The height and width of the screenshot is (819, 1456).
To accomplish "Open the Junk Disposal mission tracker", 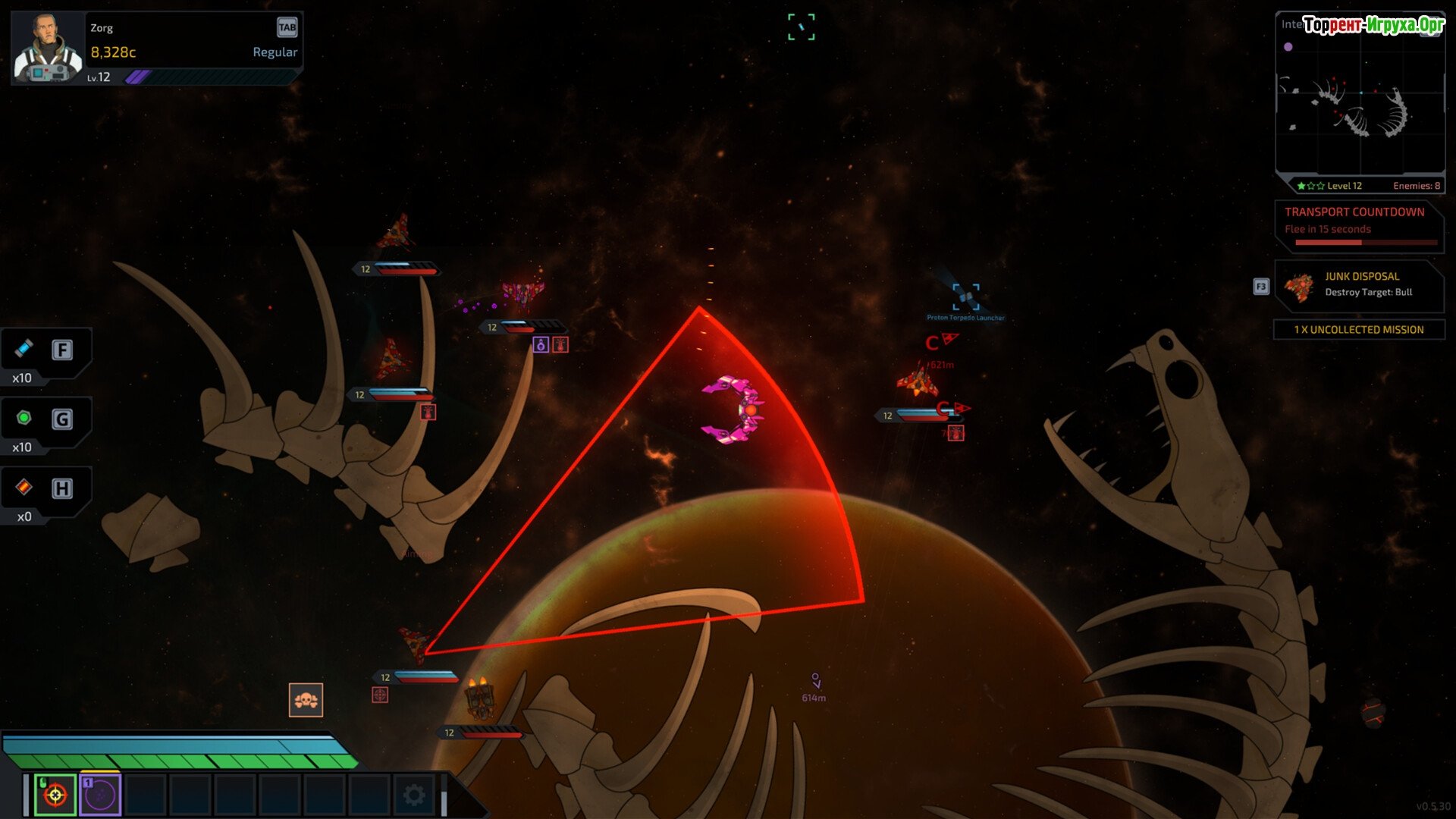I will coord(1359,285).
